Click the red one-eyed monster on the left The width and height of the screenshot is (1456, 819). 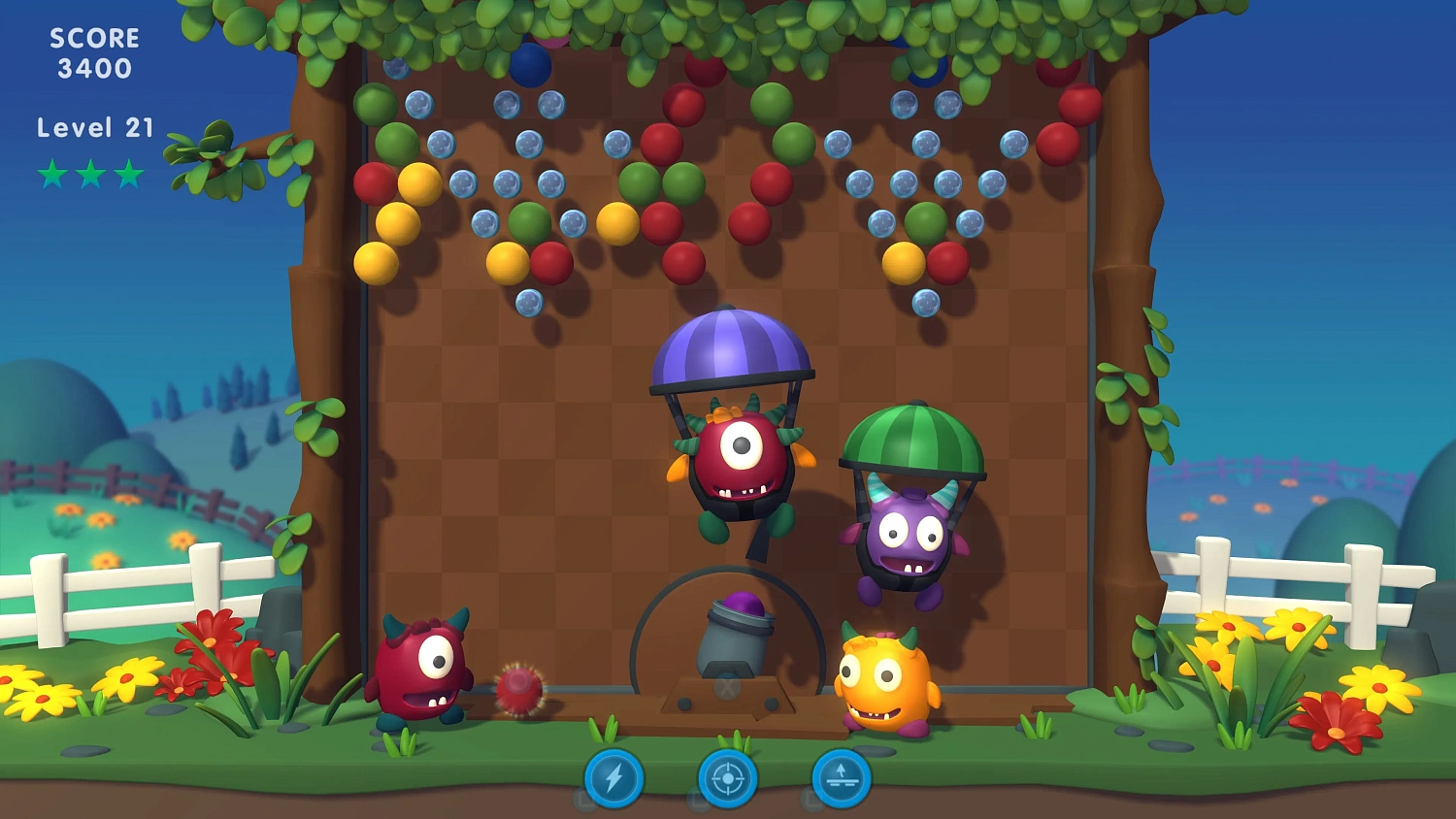(424, 665)
